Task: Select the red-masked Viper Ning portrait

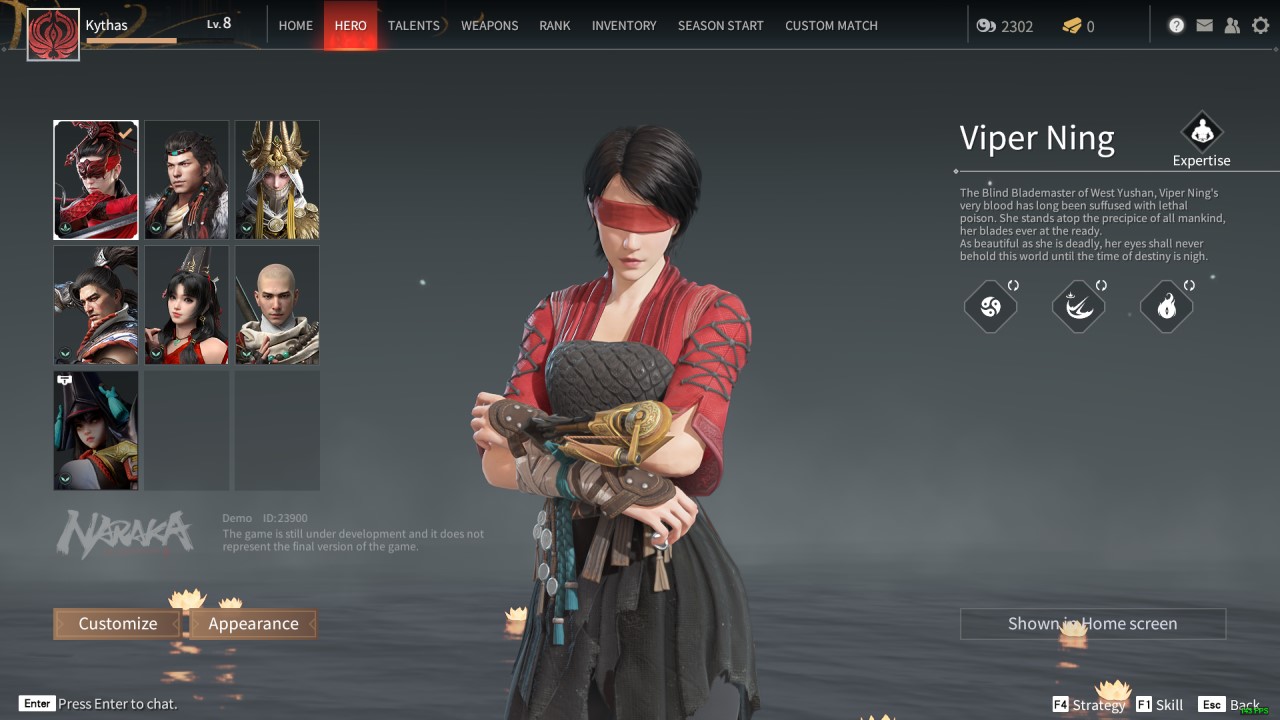Action: [96, 180]
